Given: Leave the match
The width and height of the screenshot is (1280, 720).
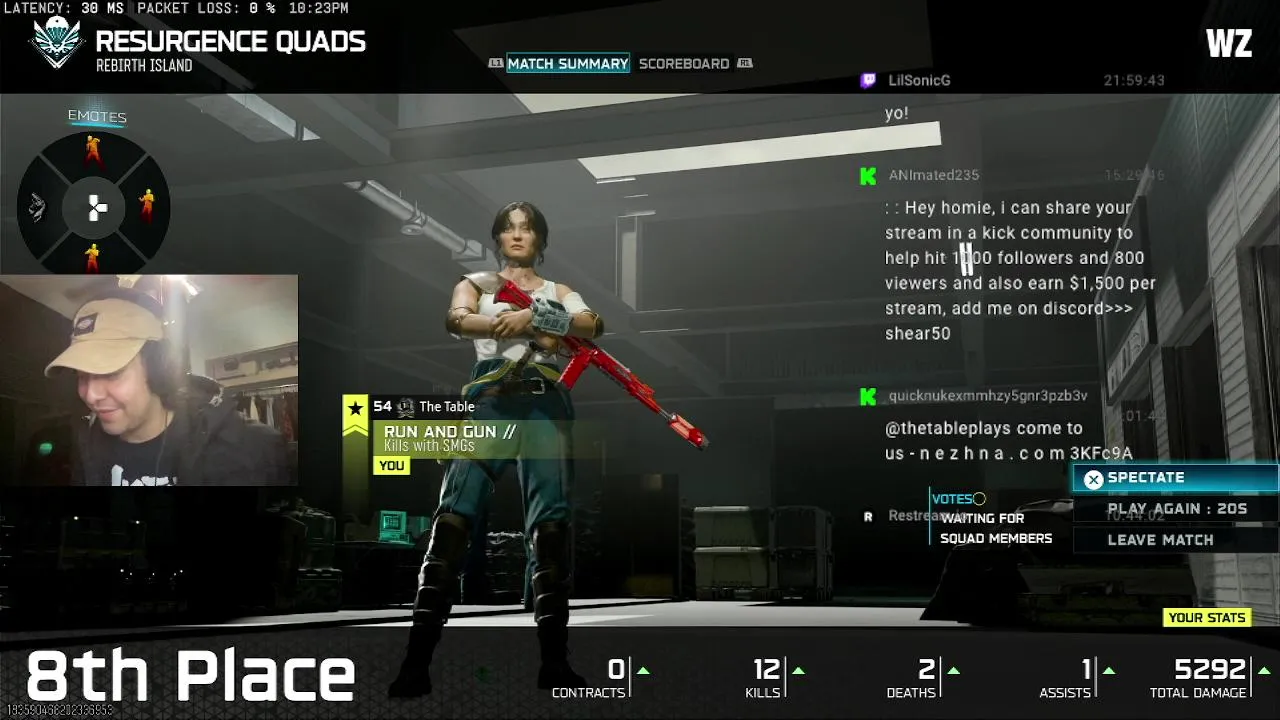Looking at the screenshot, I should point(1160,540).
